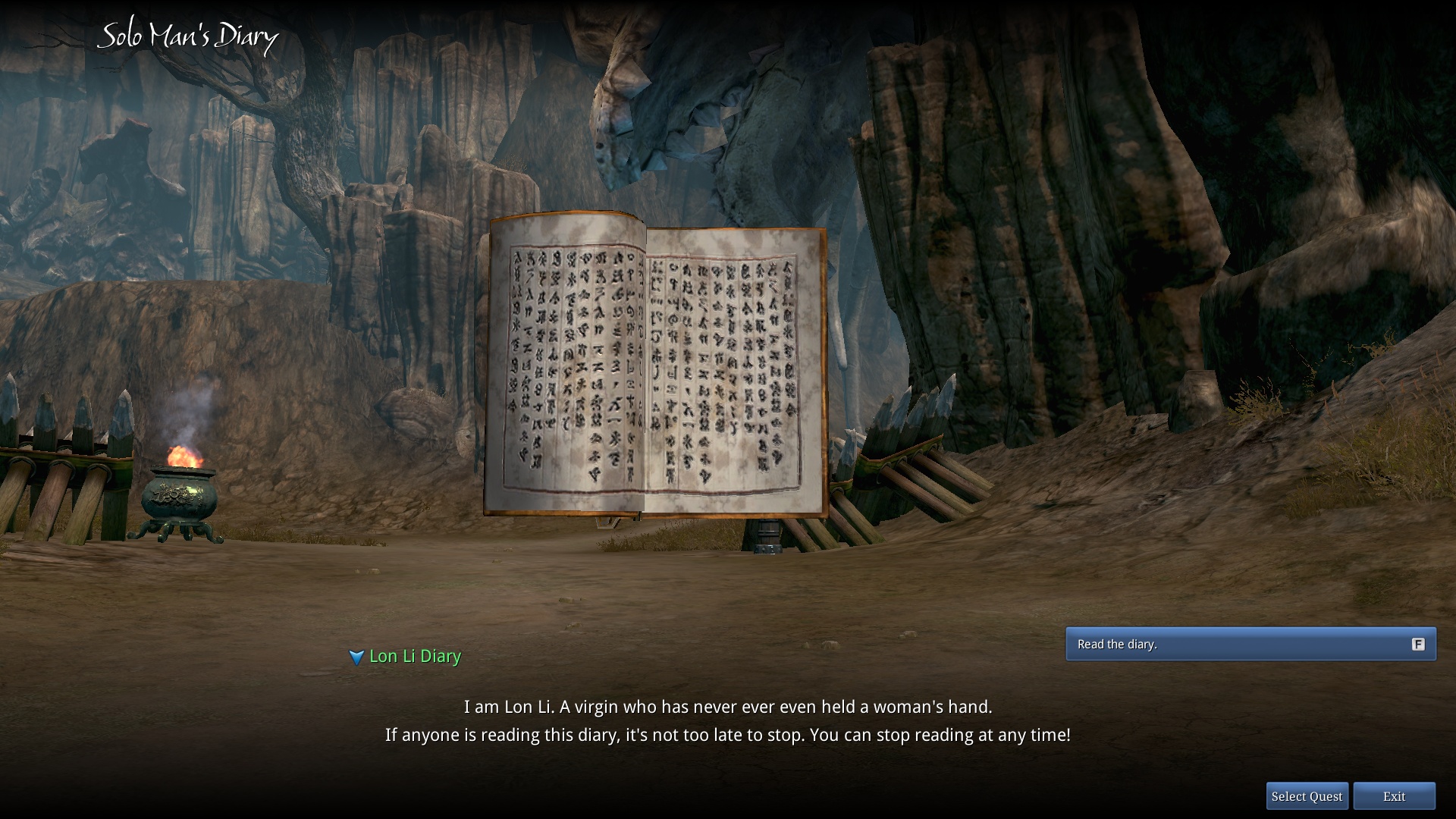This screenshot has width=1456, height=819.
Task: Click the line 'You can stop reading at any time!'
Action: (x=940, y=734)
